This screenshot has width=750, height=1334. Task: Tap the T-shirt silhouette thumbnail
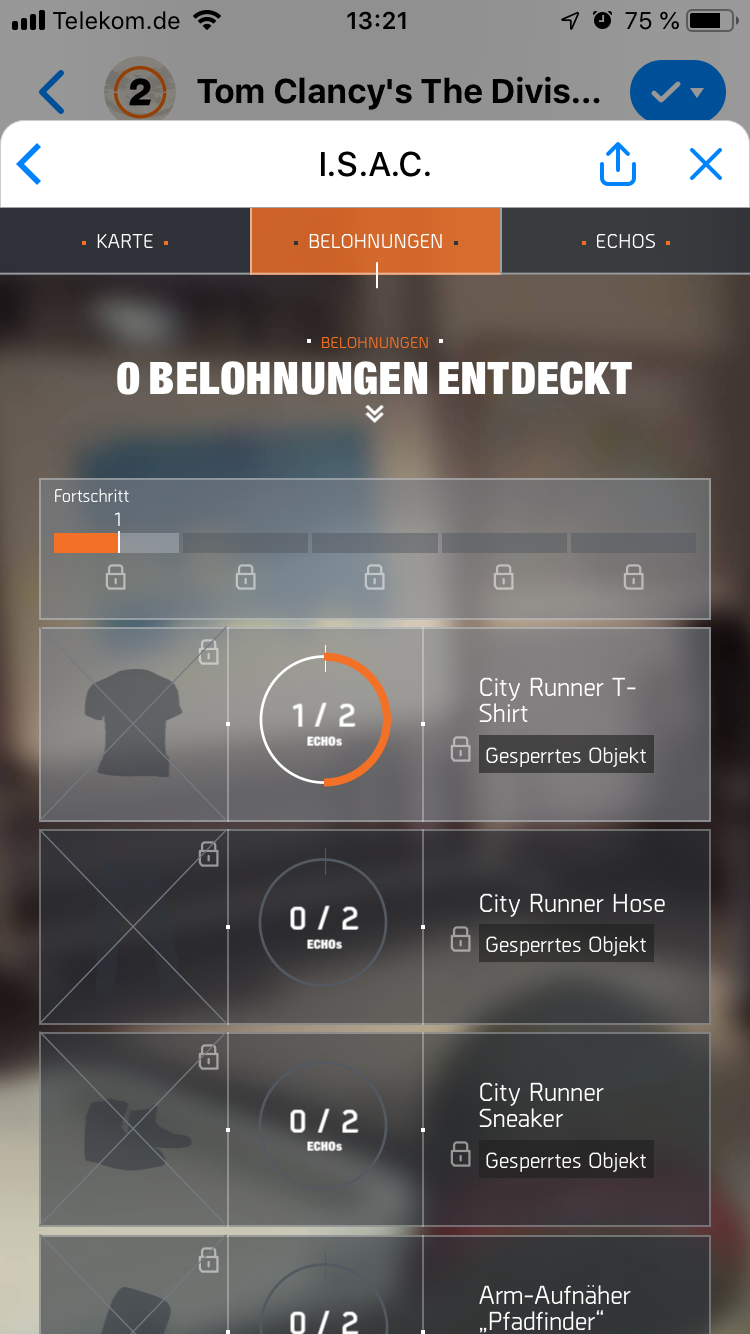(134, 724)
